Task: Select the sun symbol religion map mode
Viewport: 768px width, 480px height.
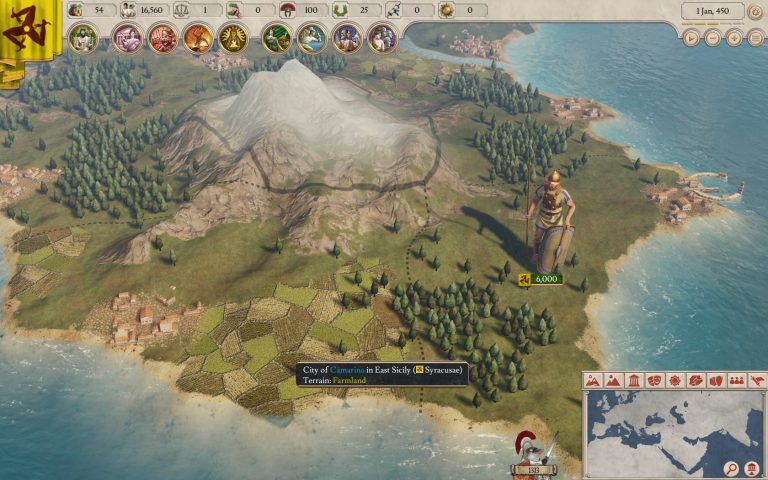Action: pos(675,381)
